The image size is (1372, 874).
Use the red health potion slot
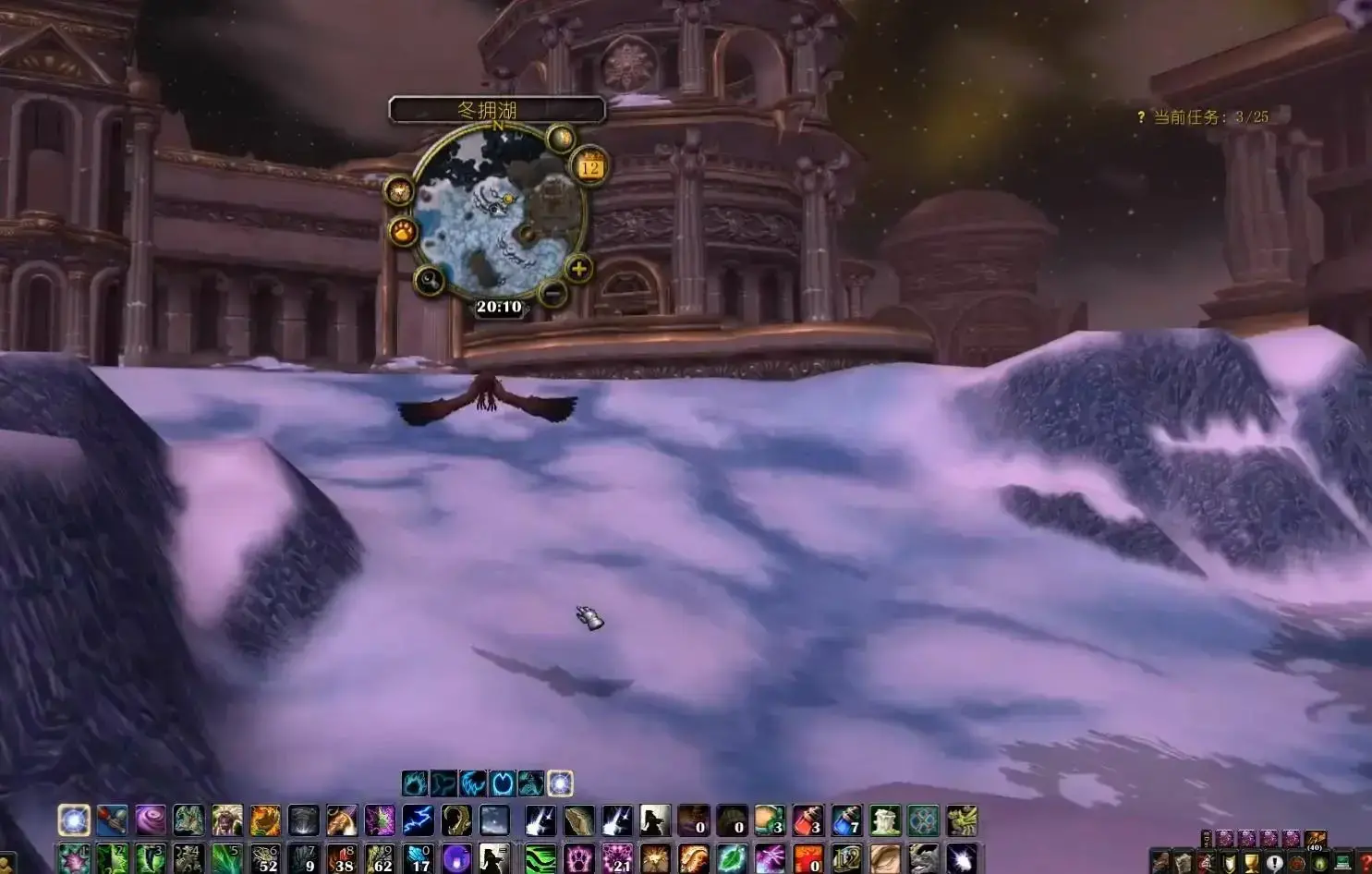807,819
